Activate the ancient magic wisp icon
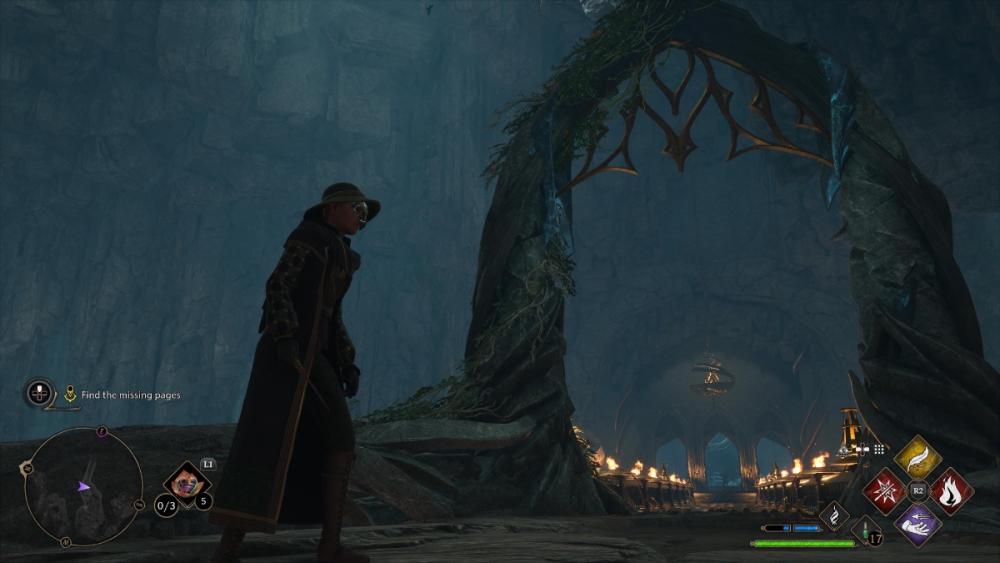This screenshot has width=1000, height=563. click(834, 516)
